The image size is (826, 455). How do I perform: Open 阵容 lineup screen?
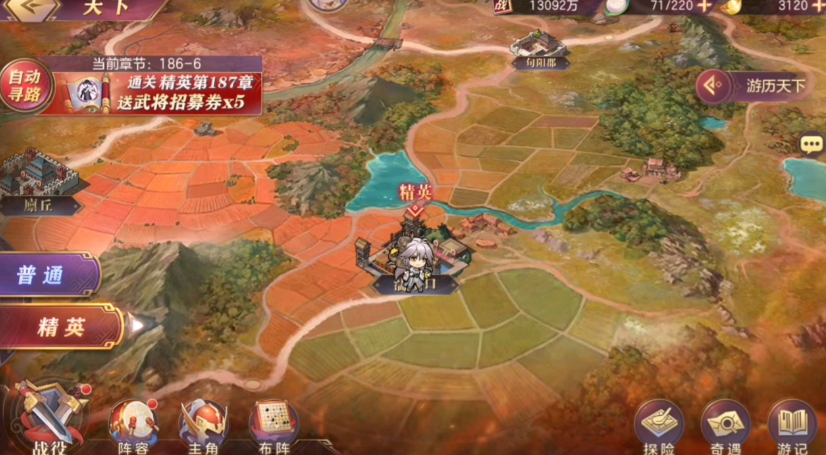[132, 425]
